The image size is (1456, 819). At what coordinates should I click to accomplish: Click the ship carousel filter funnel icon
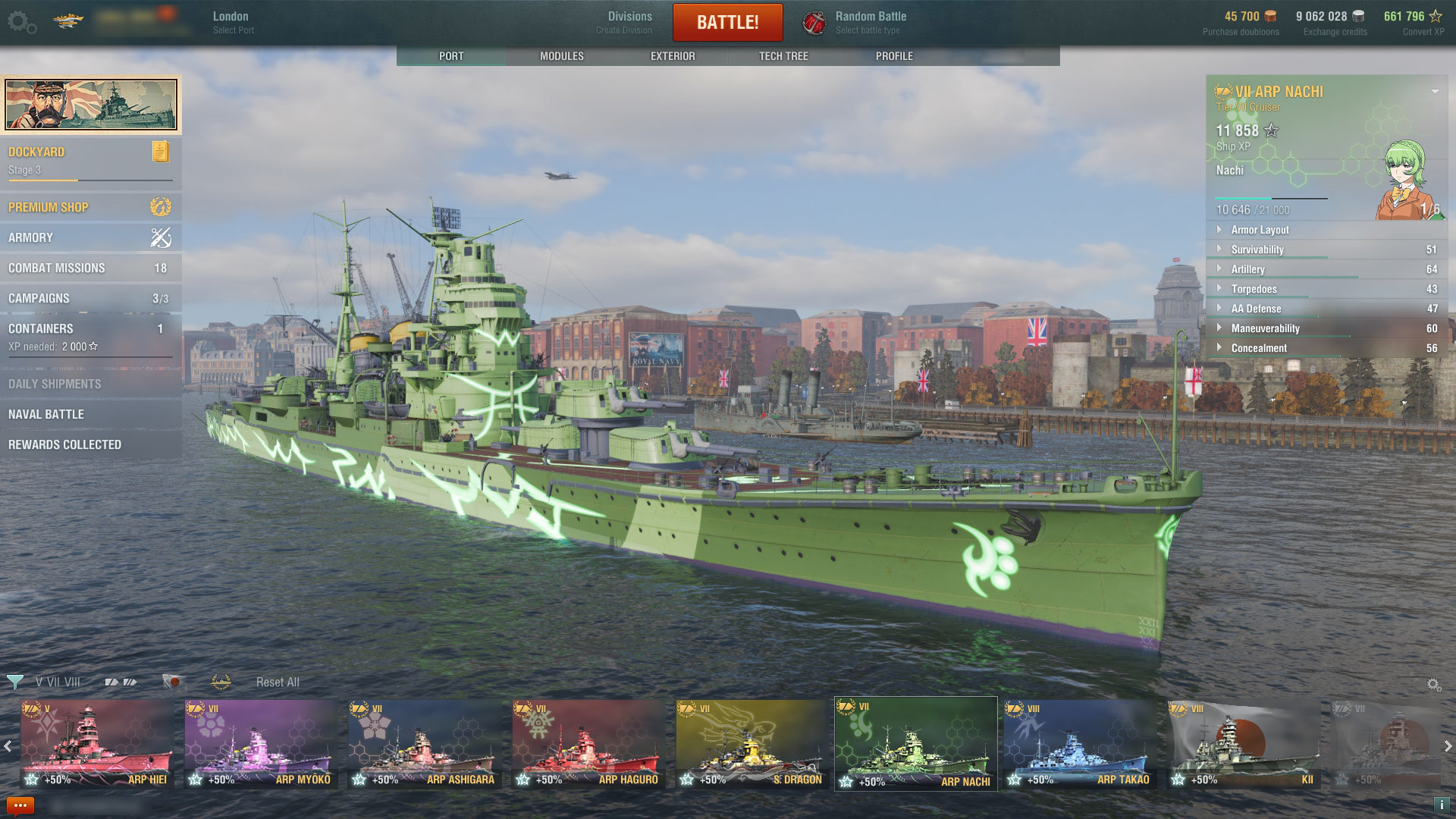click(x=15, y=681)
